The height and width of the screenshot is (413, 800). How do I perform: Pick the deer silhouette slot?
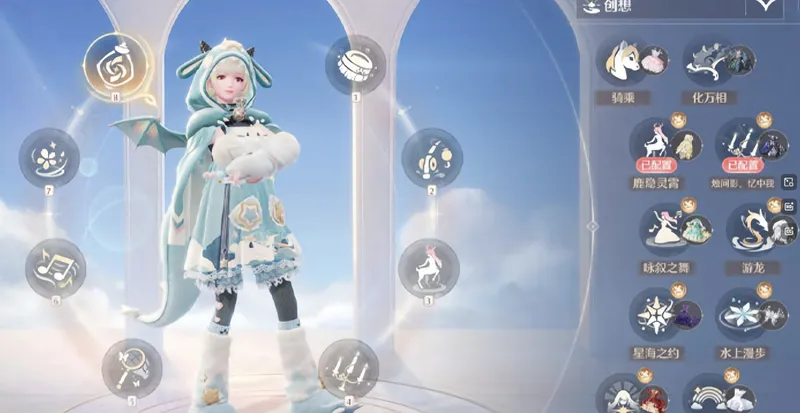click(428, 267)
